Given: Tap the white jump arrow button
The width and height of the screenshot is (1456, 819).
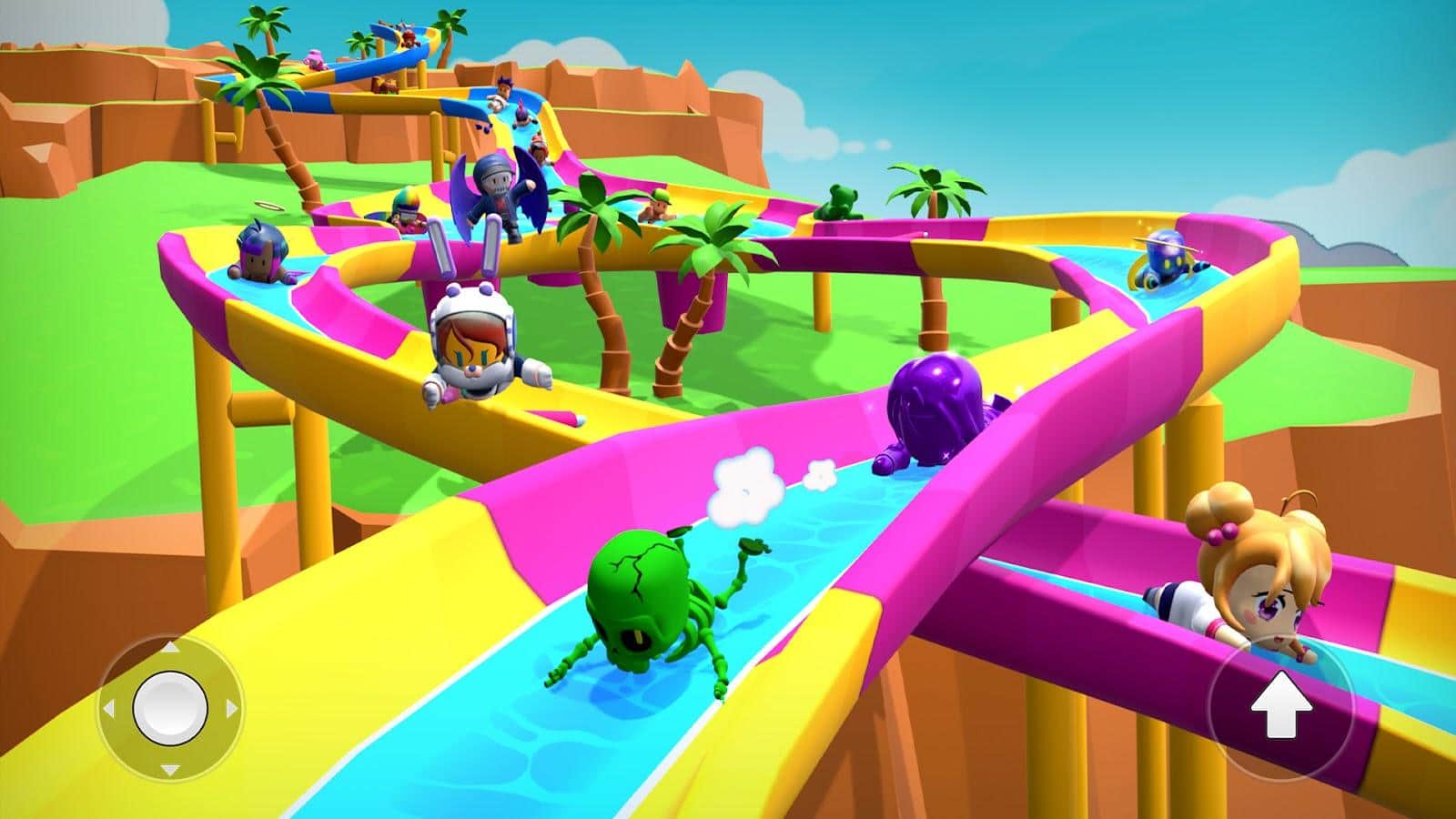Looking at the screenshot, I should [x=1280, y=705].
